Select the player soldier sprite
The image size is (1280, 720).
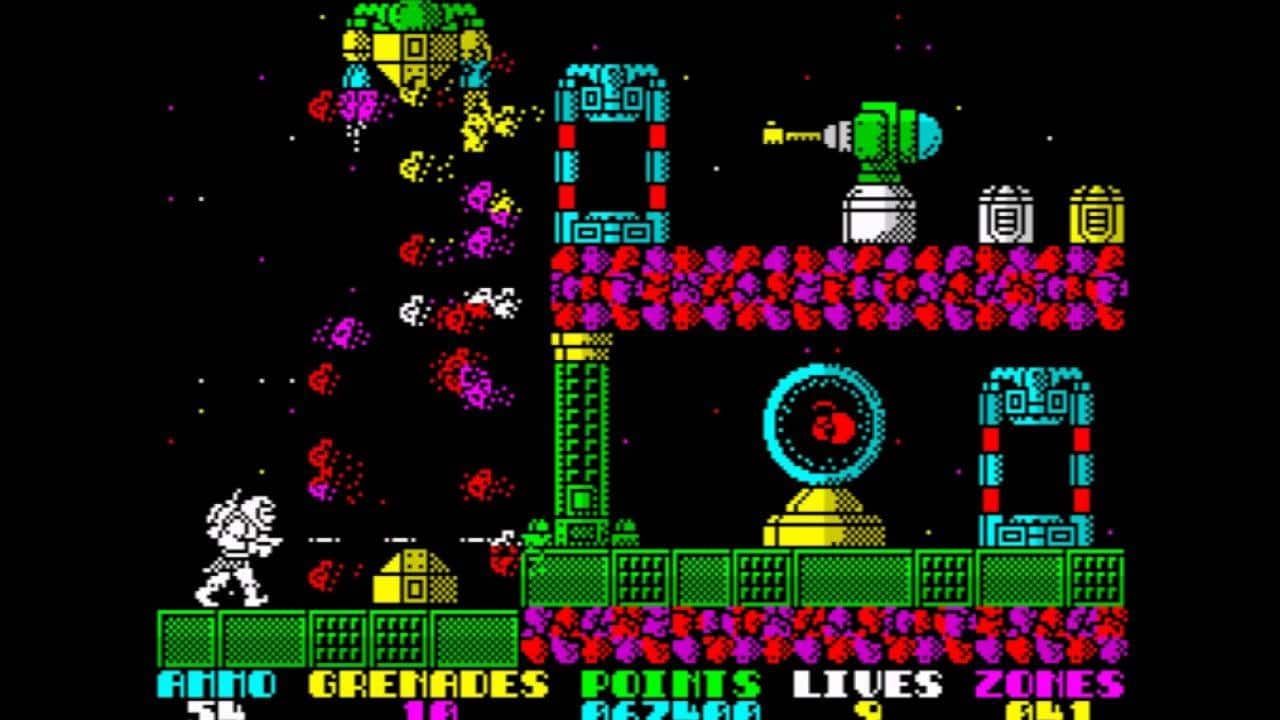pyautogui.click(x=237, y=550)
